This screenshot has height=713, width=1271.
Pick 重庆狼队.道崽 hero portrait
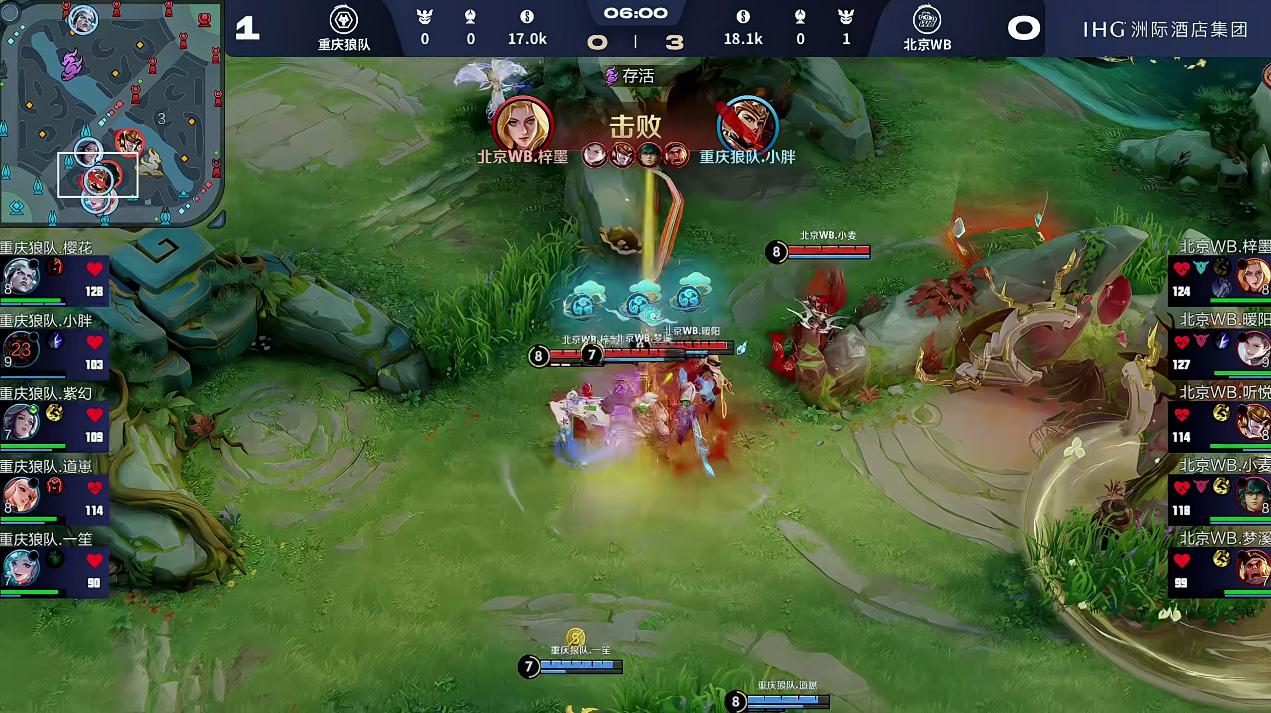click(x=20, y=493)
